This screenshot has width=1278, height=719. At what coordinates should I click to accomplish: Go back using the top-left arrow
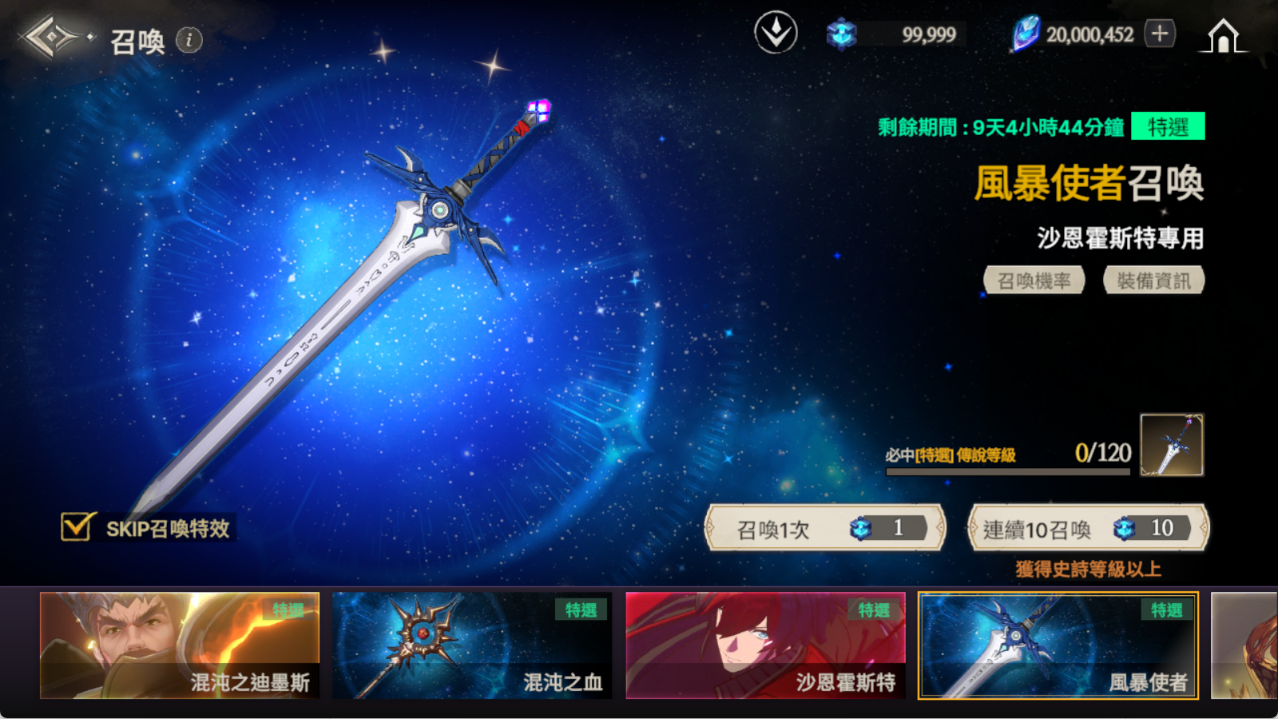pyautogui.click(x=52, y=38)
